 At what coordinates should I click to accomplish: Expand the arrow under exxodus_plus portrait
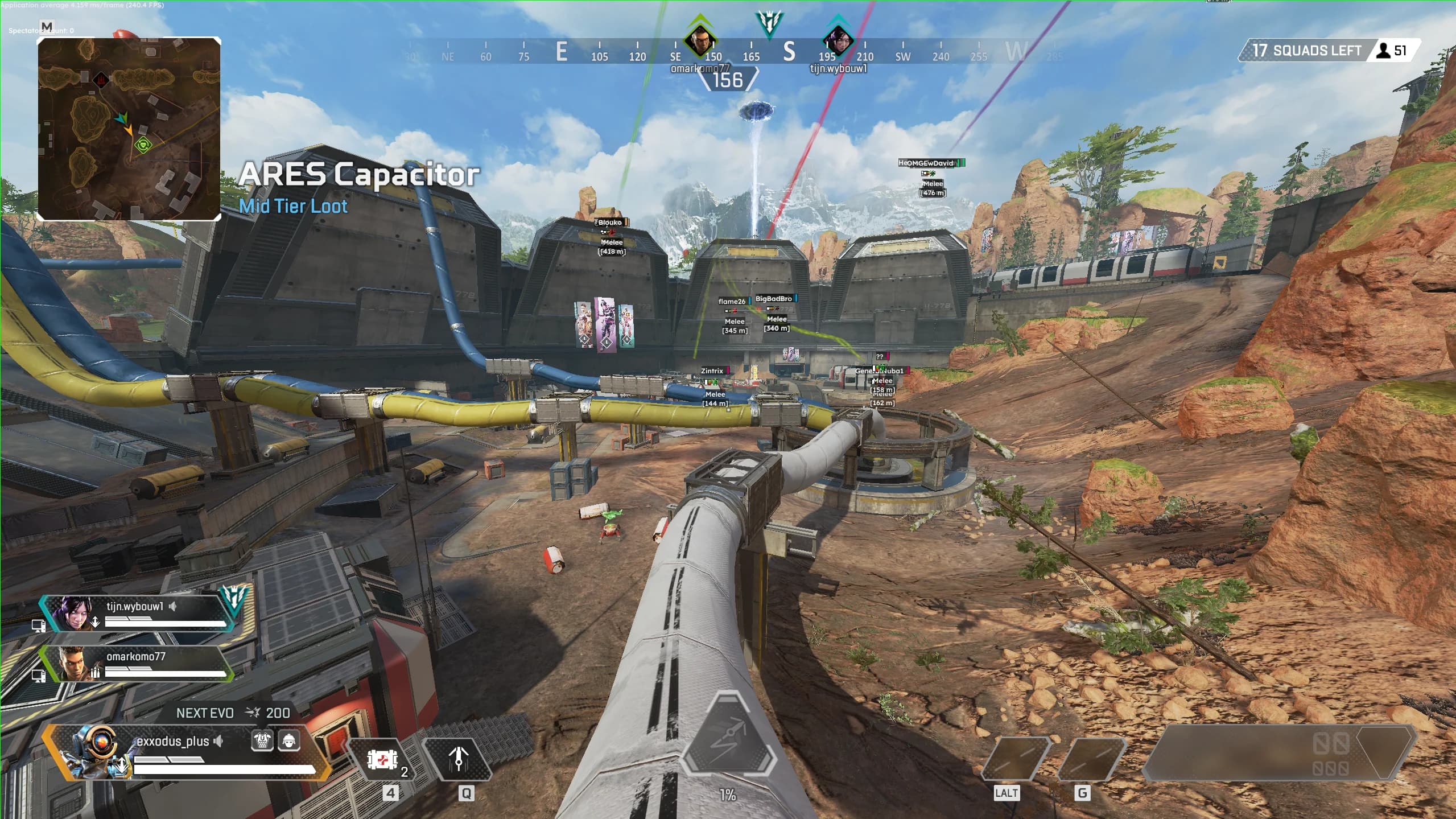pyautogui.click(x=123, y=765)
